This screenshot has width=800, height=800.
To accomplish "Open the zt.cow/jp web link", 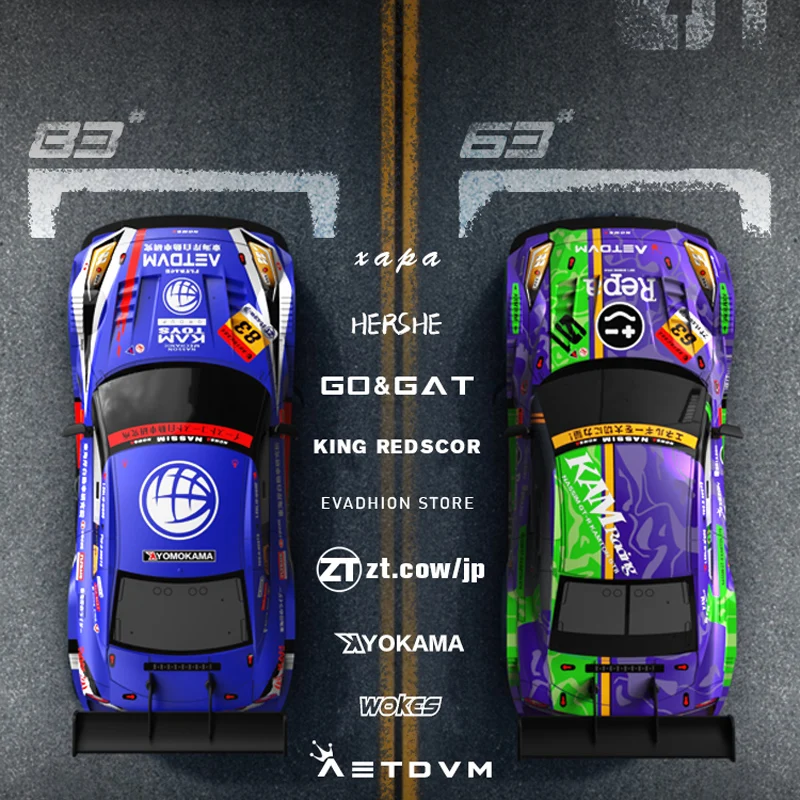I will point(400,569).
